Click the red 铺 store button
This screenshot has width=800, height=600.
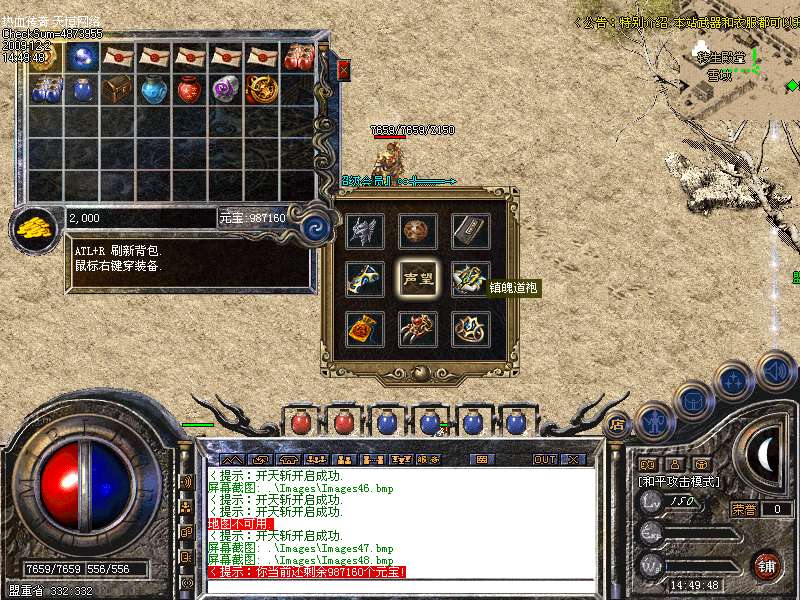pos(766,565)
